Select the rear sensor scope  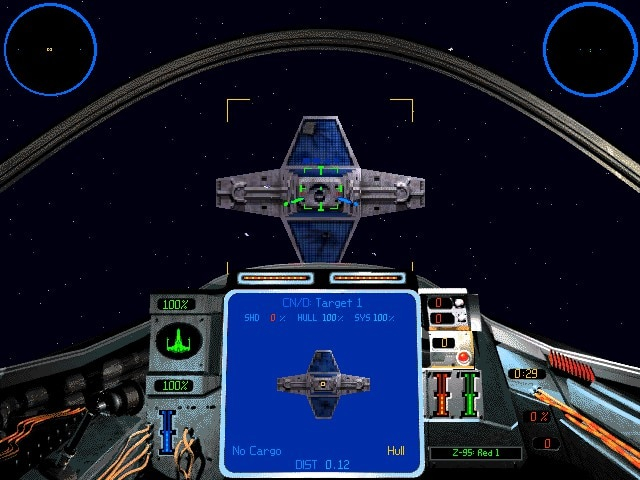click(589, 48)
